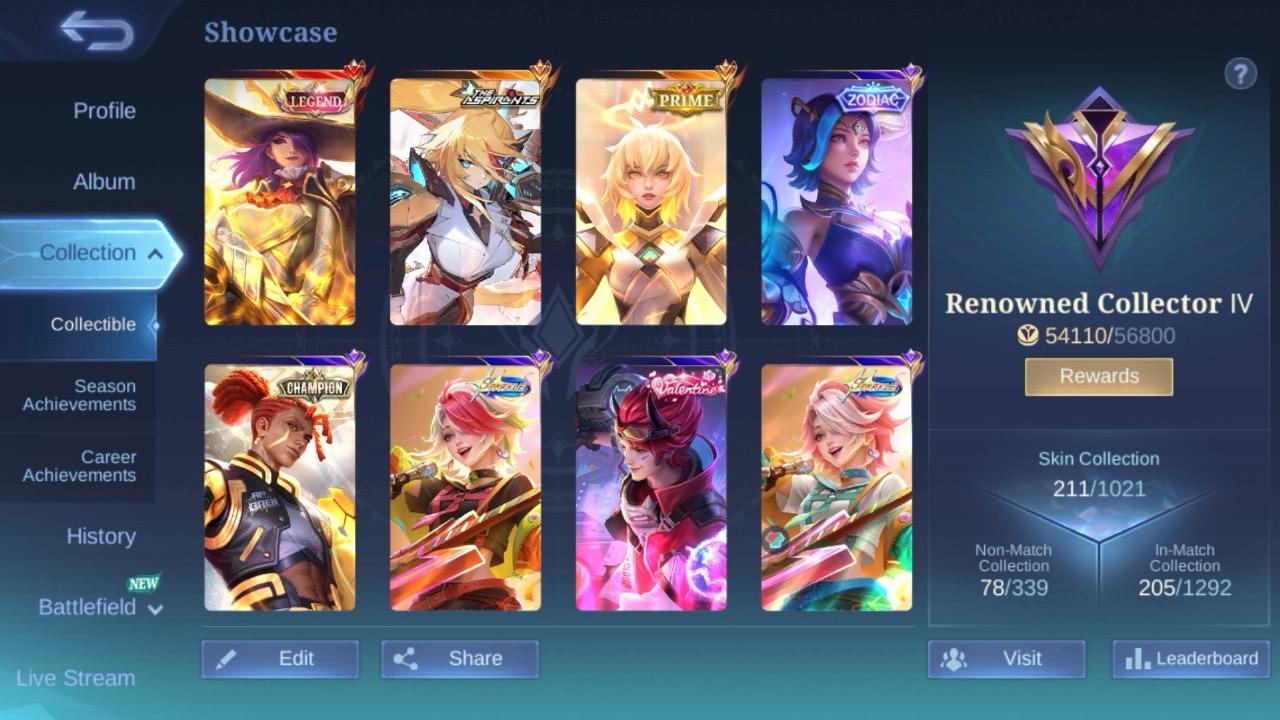
Task: Open the help question mark icon
Action: pos(1241,73)
